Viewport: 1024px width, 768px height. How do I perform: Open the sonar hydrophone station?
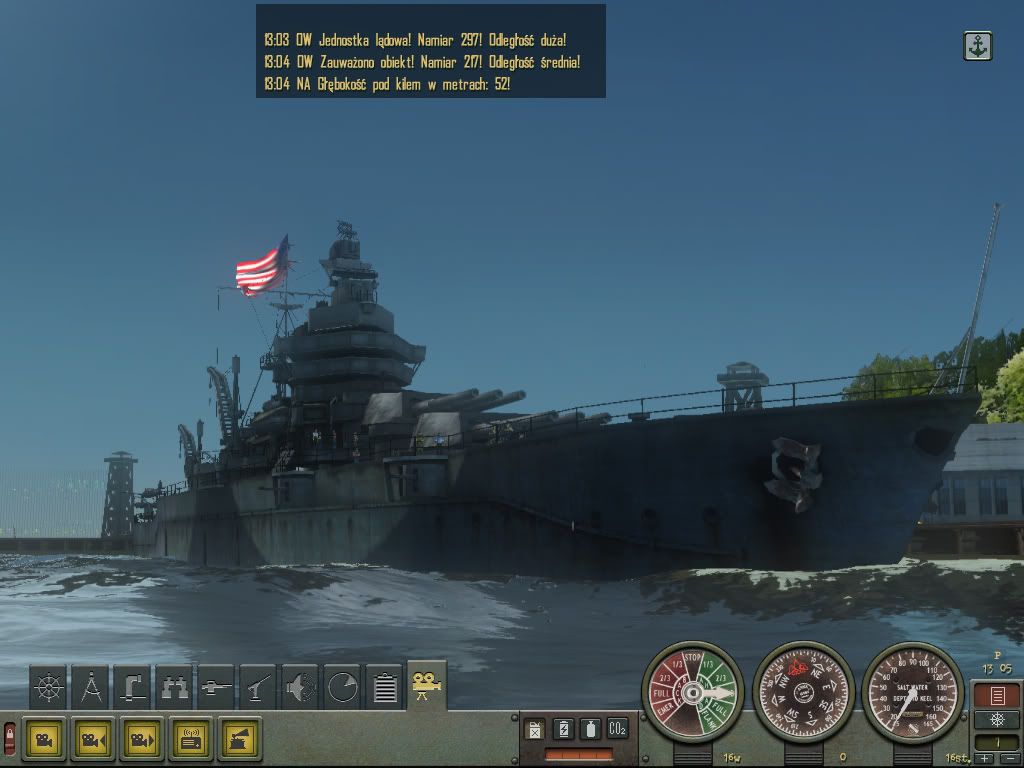click(x=300, y=686)
